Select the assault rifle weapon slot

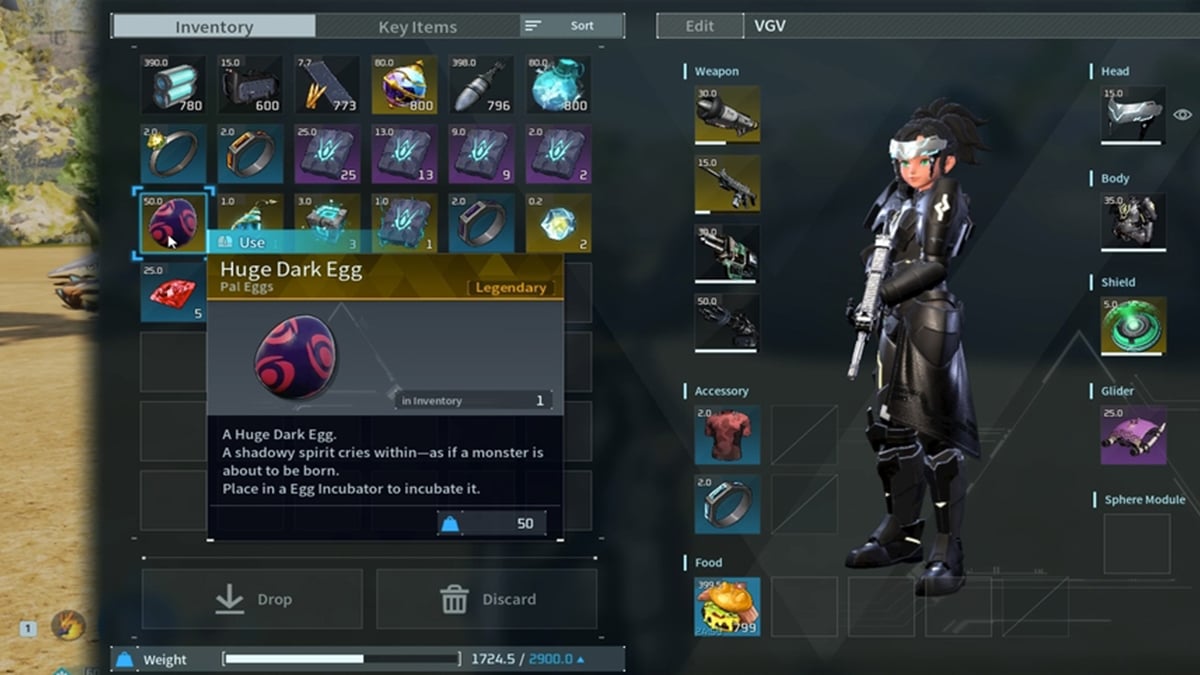pos(727,183)
